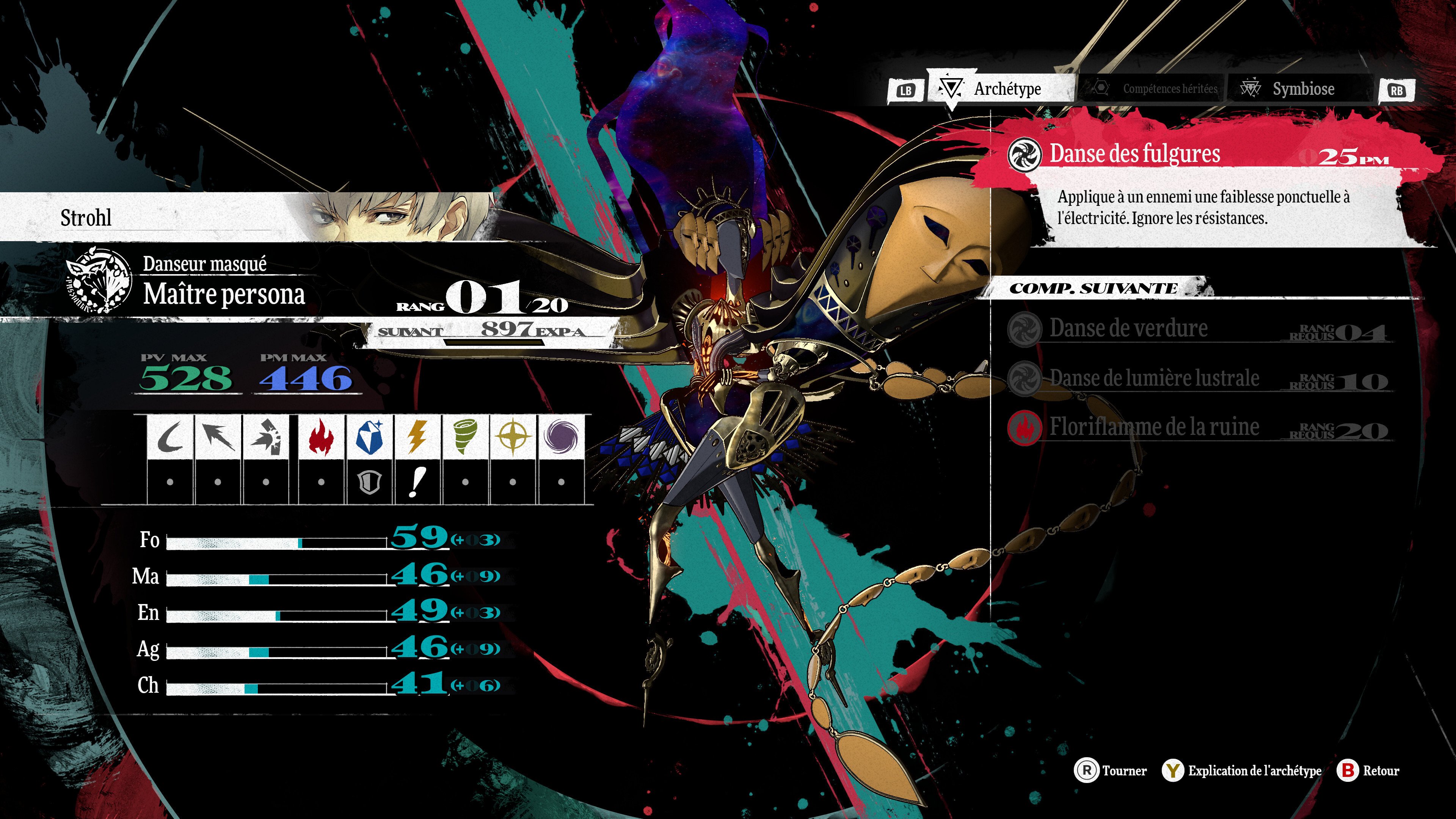Click the ice crystal affinity icon
Viewport: 1456px width, 819px height.
(369, 437)
